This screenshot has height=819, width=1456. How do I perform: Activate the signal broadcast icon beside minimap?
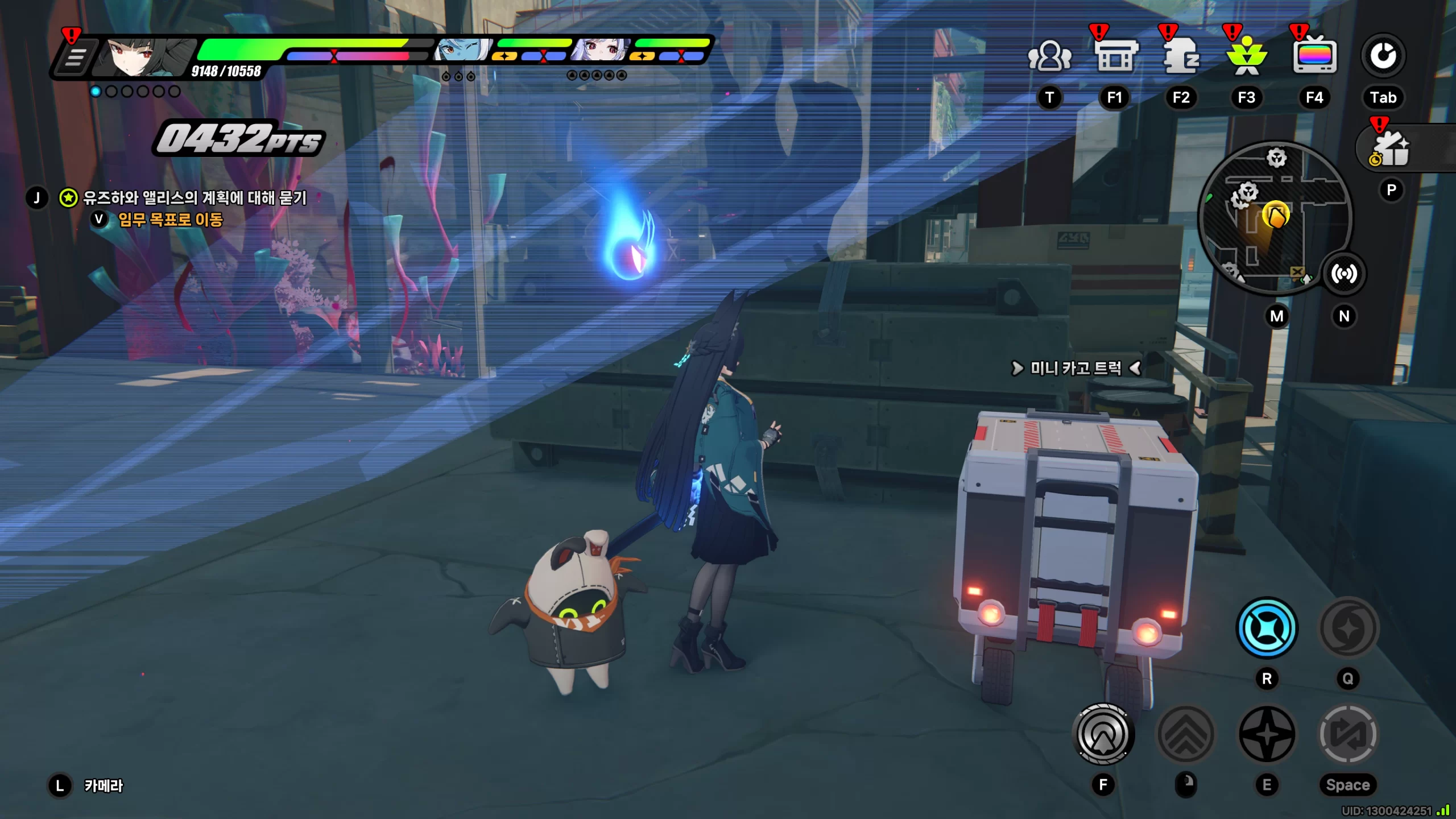tap(1344, 274)
